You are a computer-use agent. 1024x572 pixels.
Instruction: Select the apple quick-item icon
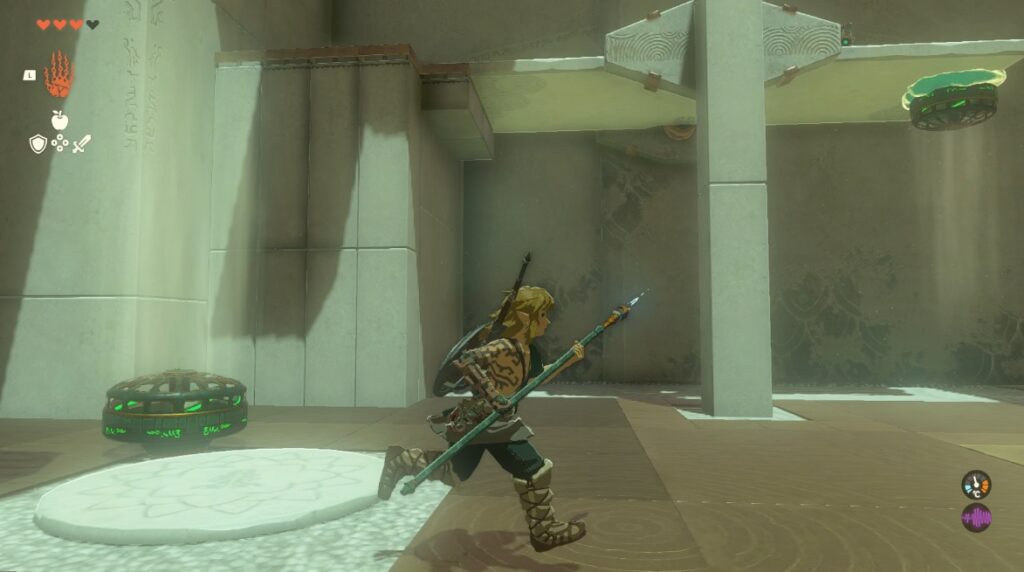[x=59, y=120]
